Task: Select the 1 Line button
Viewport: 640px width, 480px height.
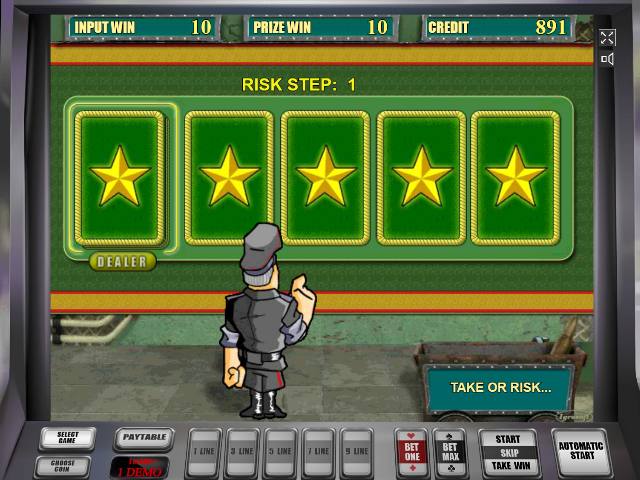Action: click(204, 450)
